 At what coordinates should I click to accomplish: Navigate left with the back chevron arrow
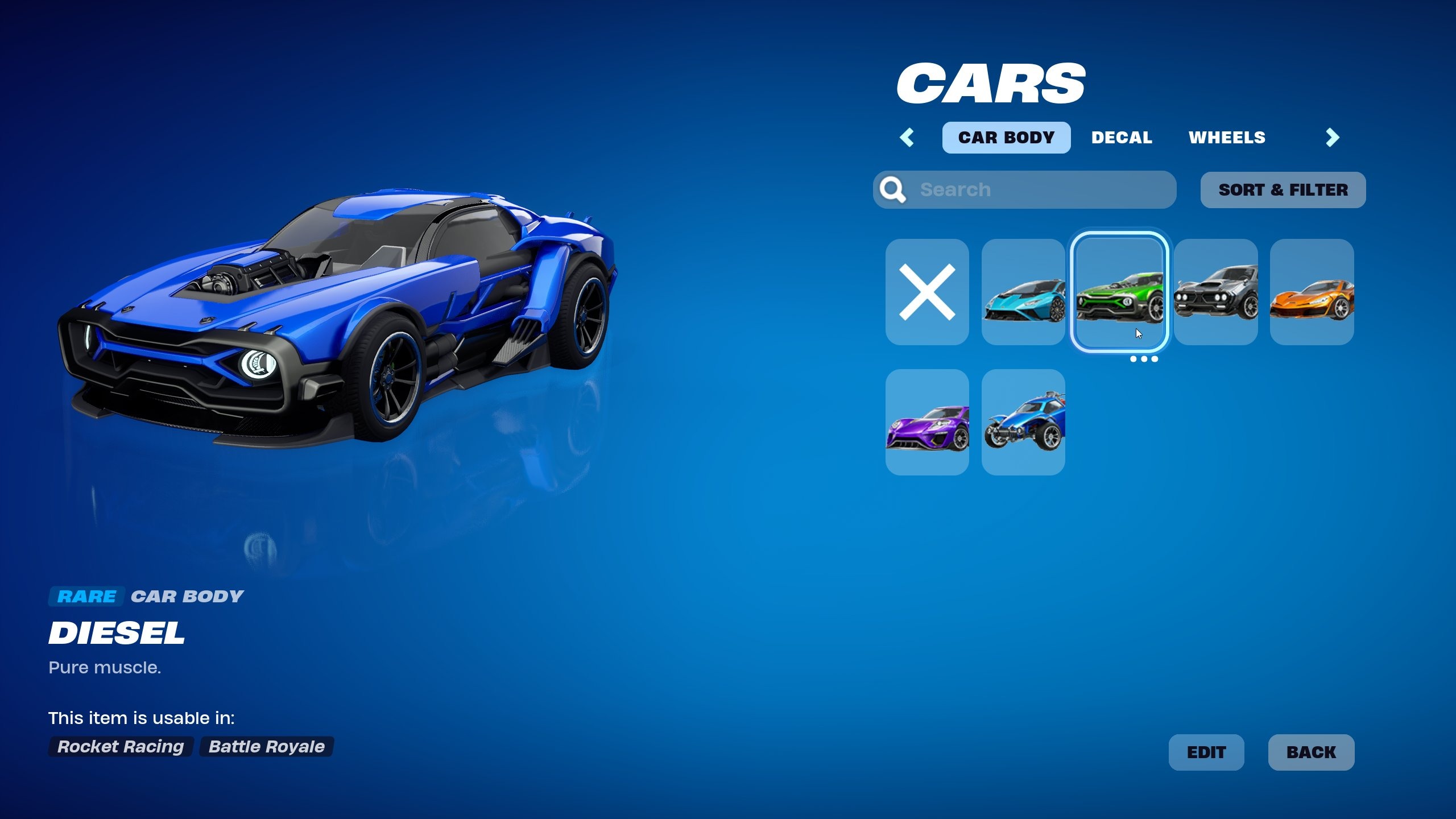pos(907,137)
